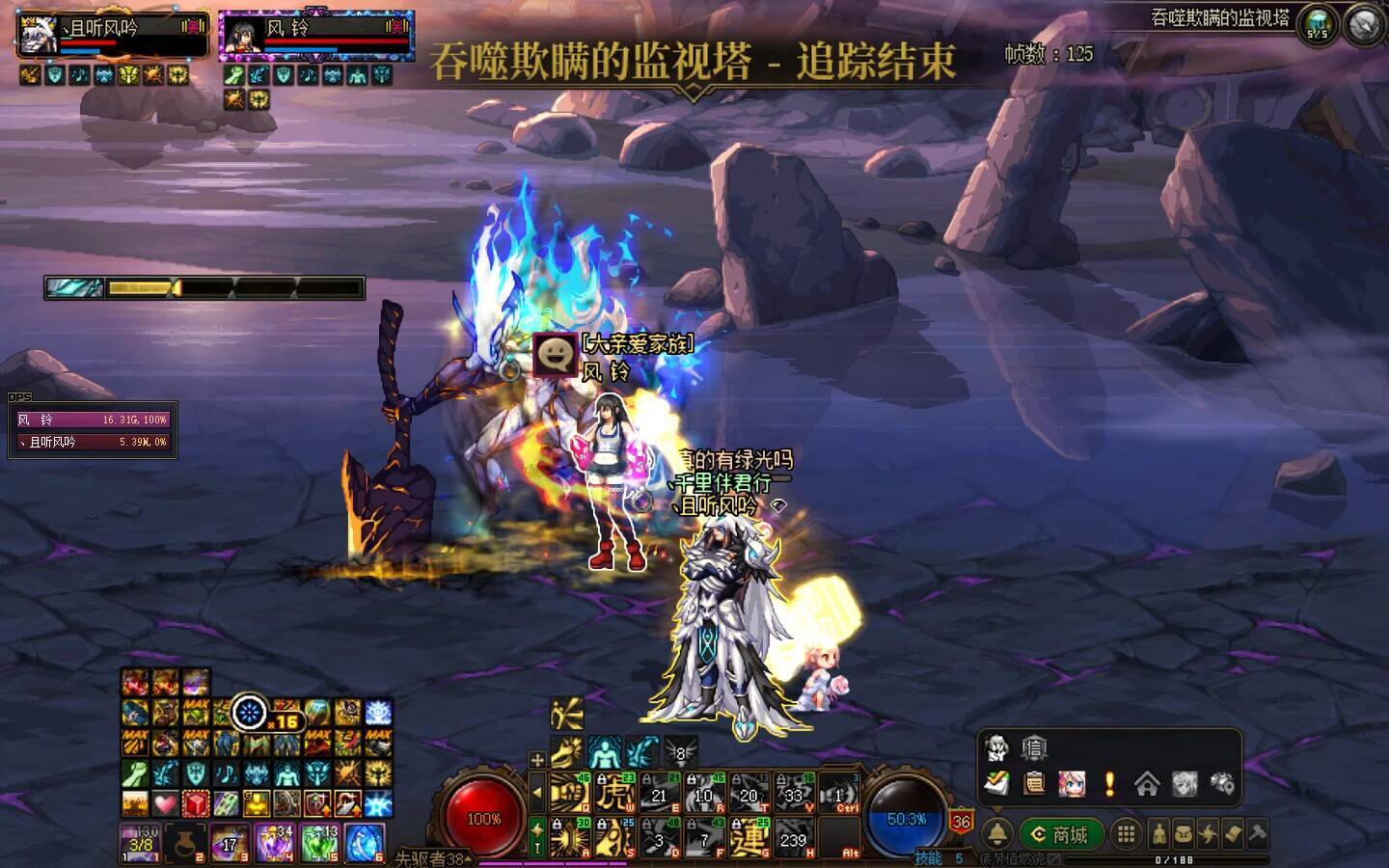
Task: Open the 商城 shop
Action: point(1059,834)
